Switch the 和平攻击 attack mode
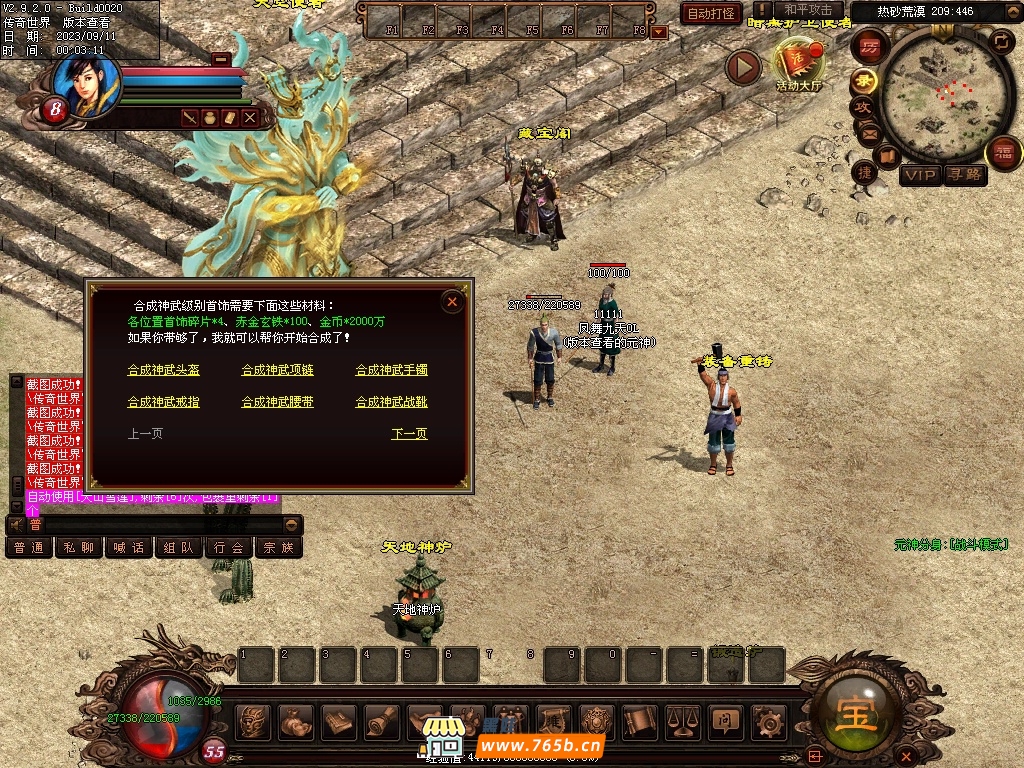The image size is (1024, 768). click(808, 11)
